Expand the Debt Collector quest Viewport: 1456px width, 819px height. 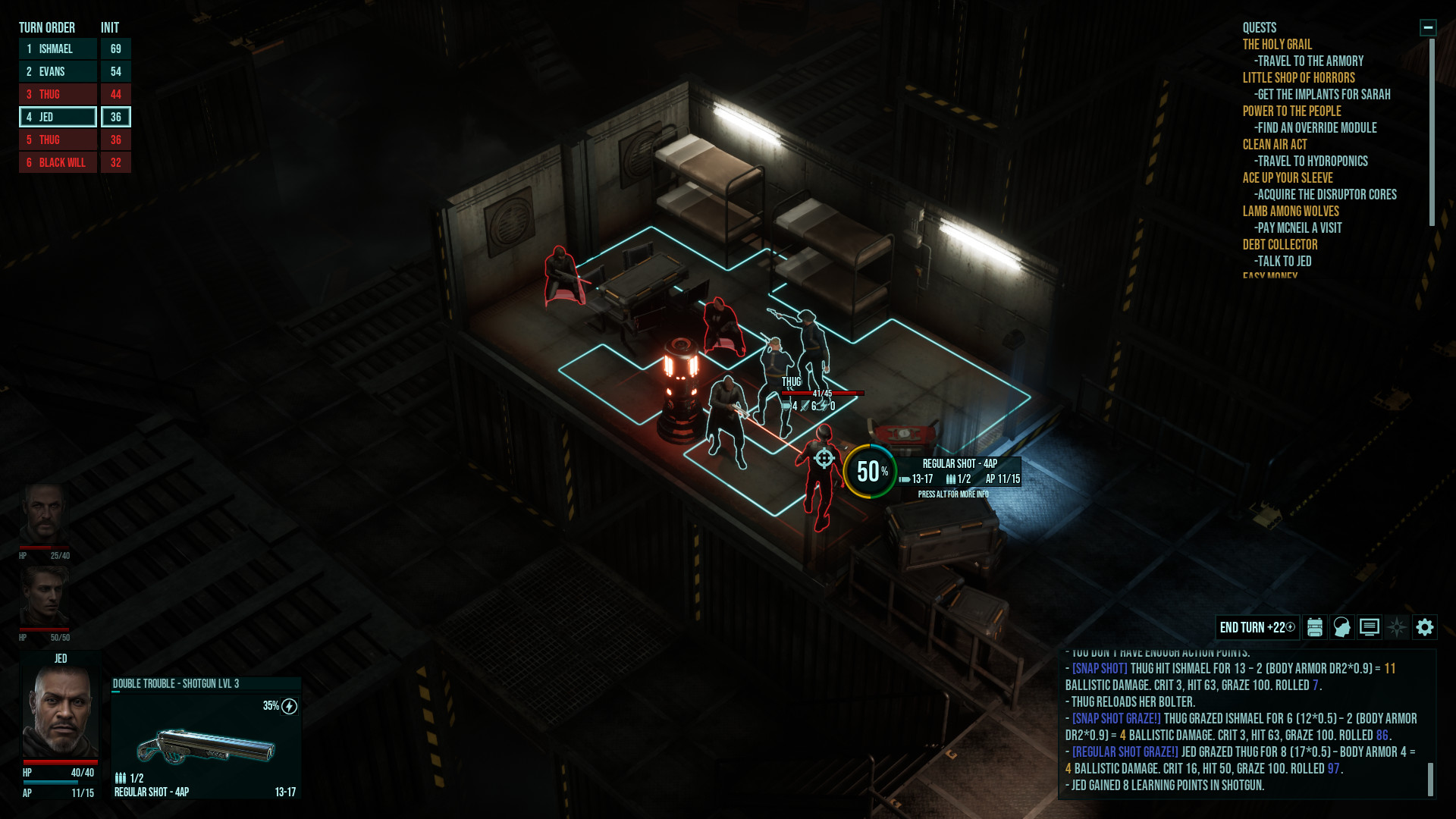click(1280, 245)
